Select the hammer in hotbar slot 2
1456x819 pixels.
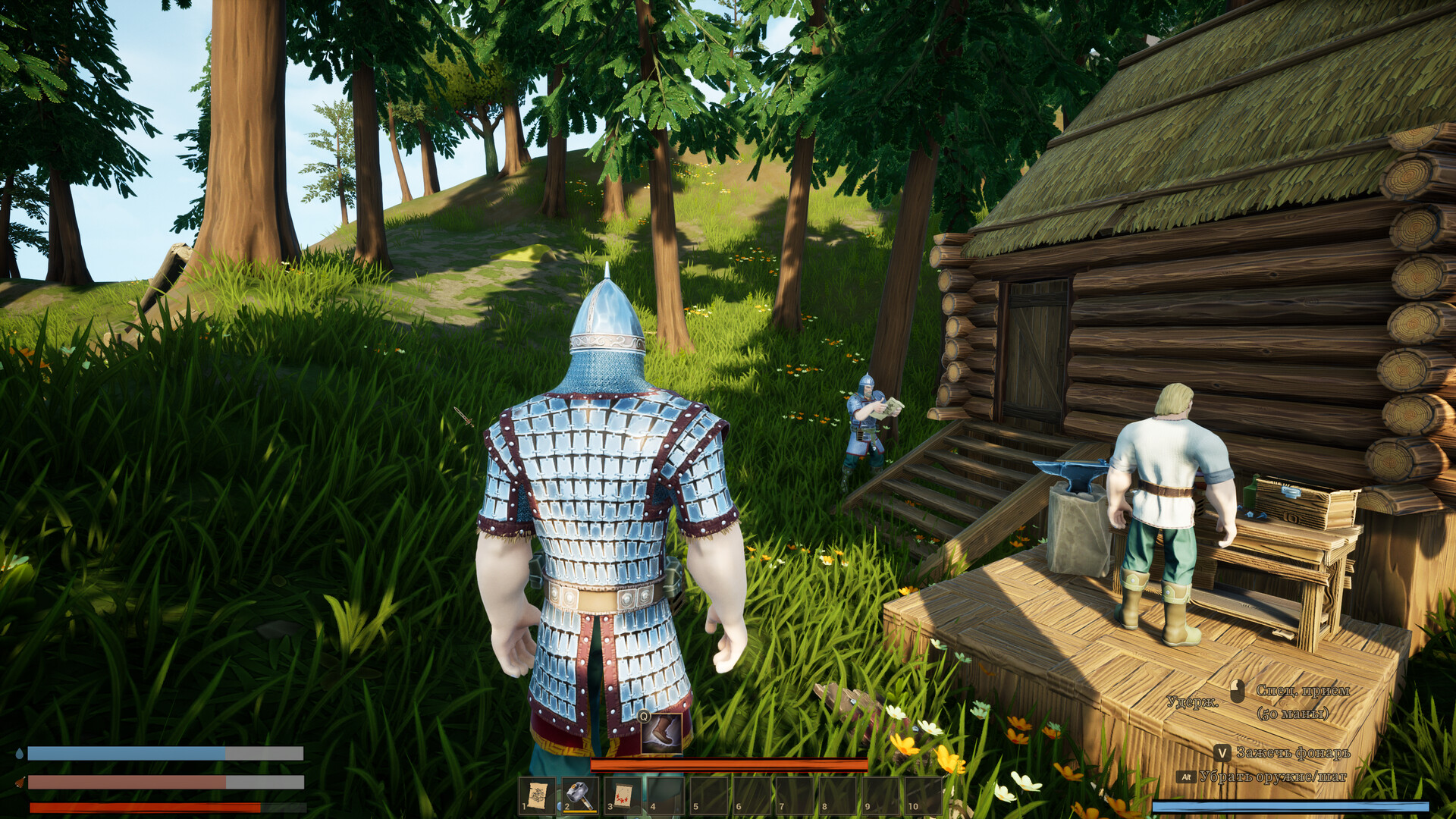coord(579,795)
